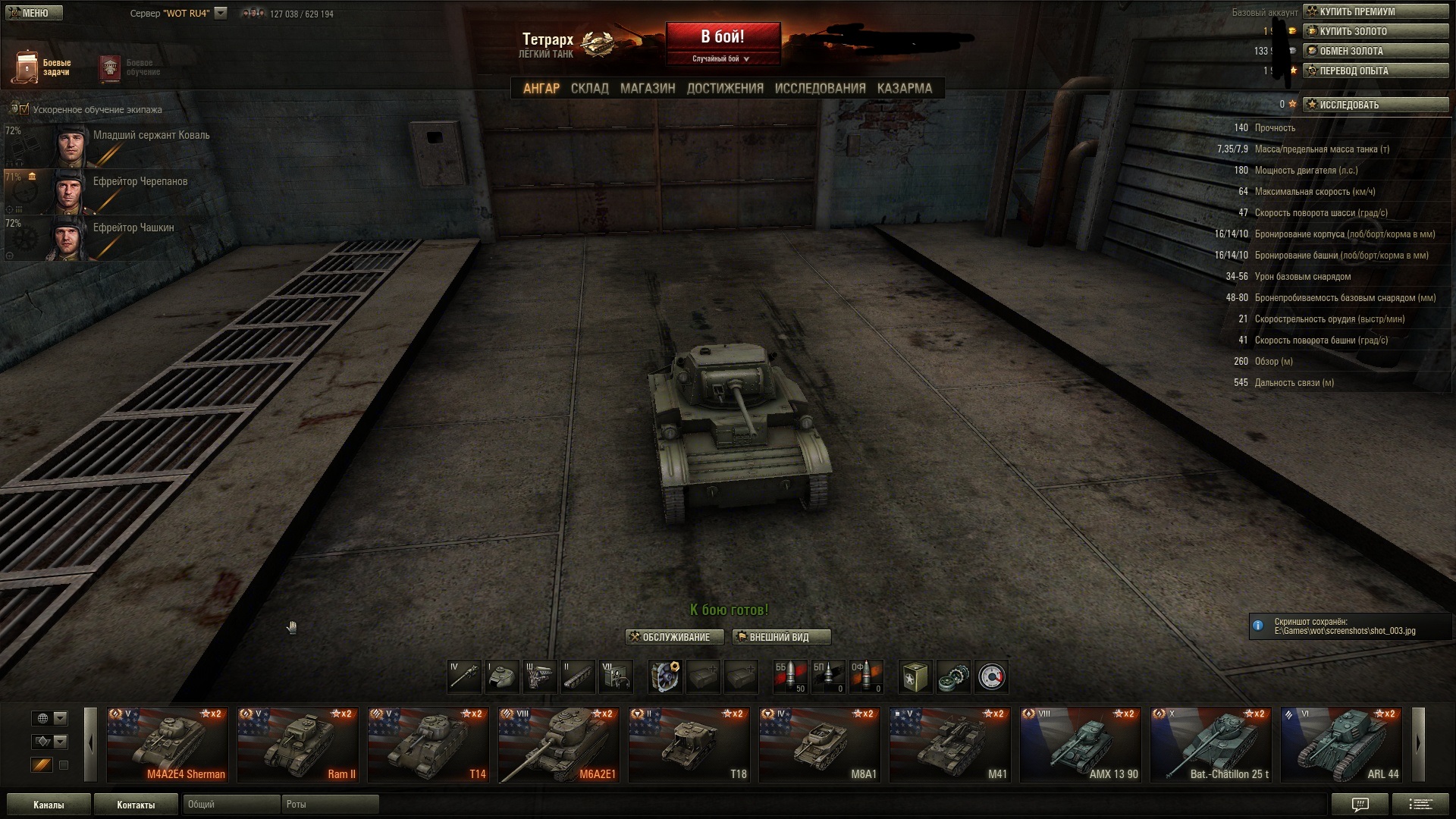Toggle Ускоренное обучение экипажа checkbox
This screenshot has width=1456, height=819.
24,109
